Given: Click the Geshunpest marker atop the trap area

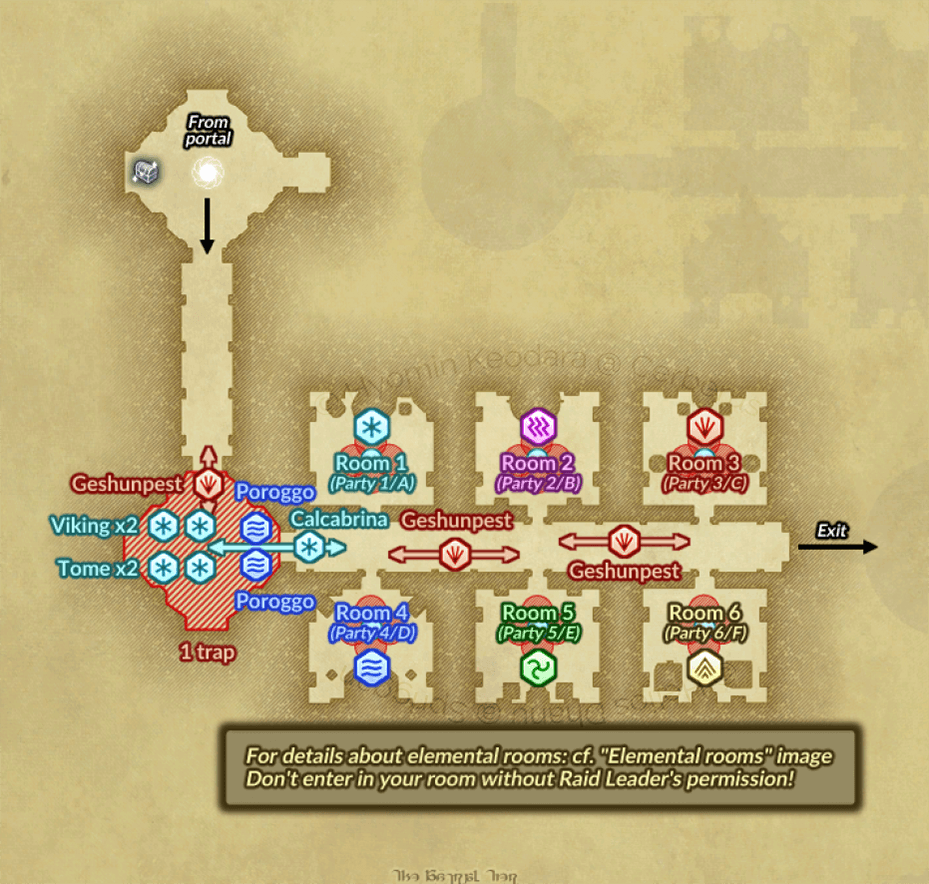Looking at the screenshot, I should (x=209, y=485).
